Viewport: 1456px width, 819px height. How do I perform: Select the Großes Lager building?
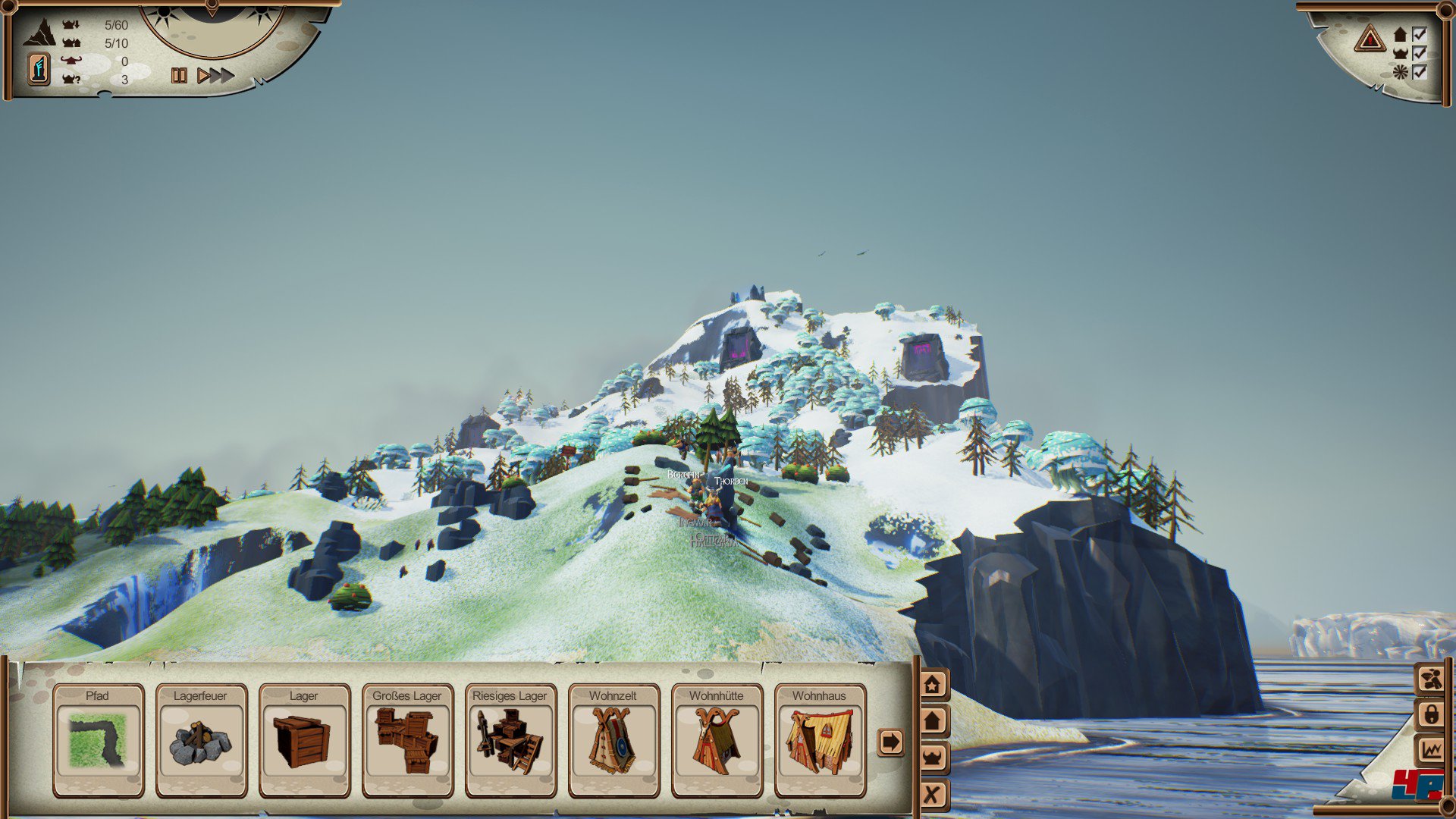coord(407,740)
